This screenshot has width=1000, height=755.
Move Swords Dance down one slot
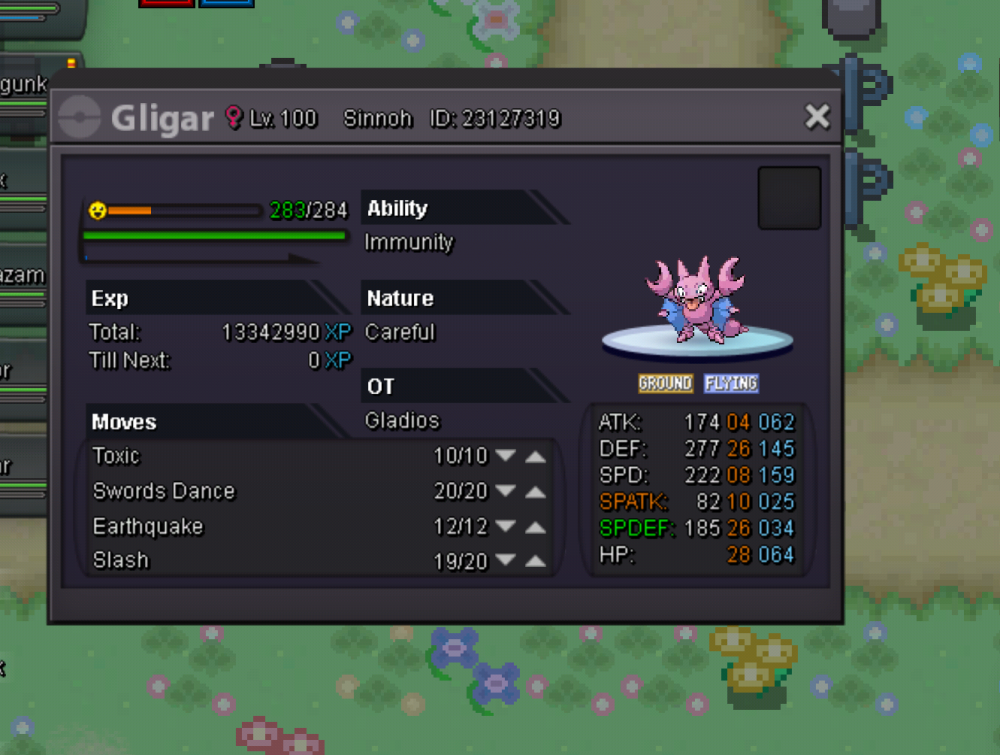(506, 492)
